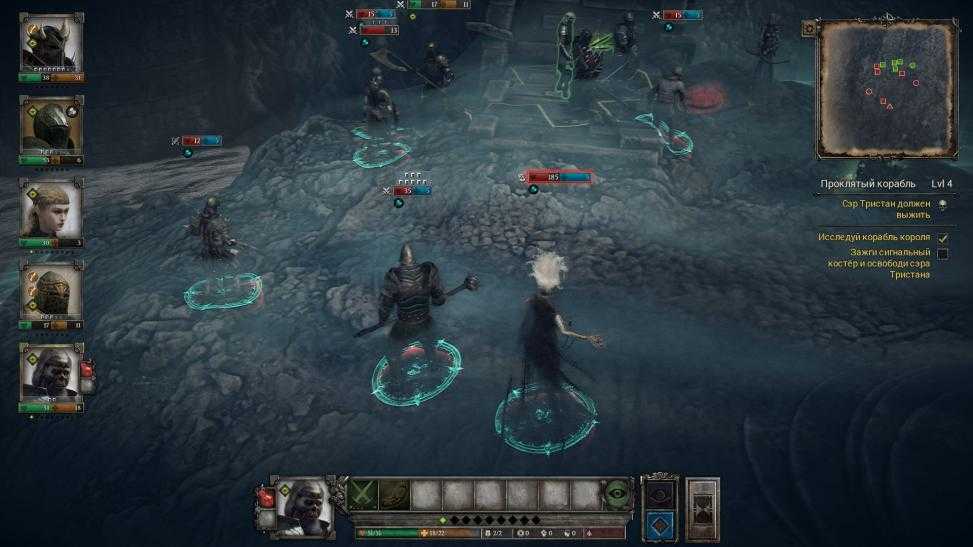This screenshot has width=973, height=547.
Task: Select the dark eye stance button above blue diamond
Action: pos(657,494)
